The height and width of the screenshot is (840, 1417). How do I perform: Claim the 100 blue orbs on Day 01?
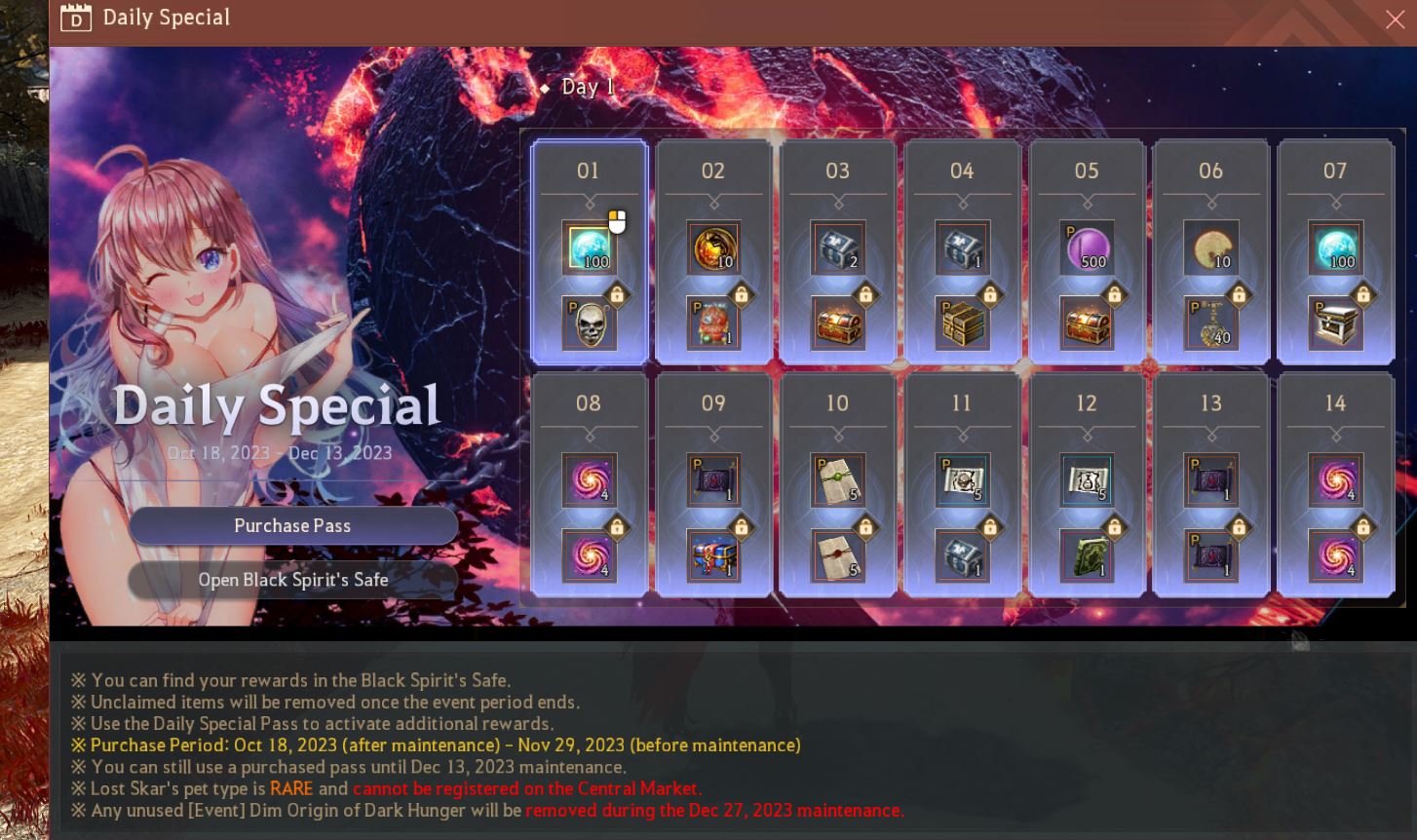click(589, 247)
